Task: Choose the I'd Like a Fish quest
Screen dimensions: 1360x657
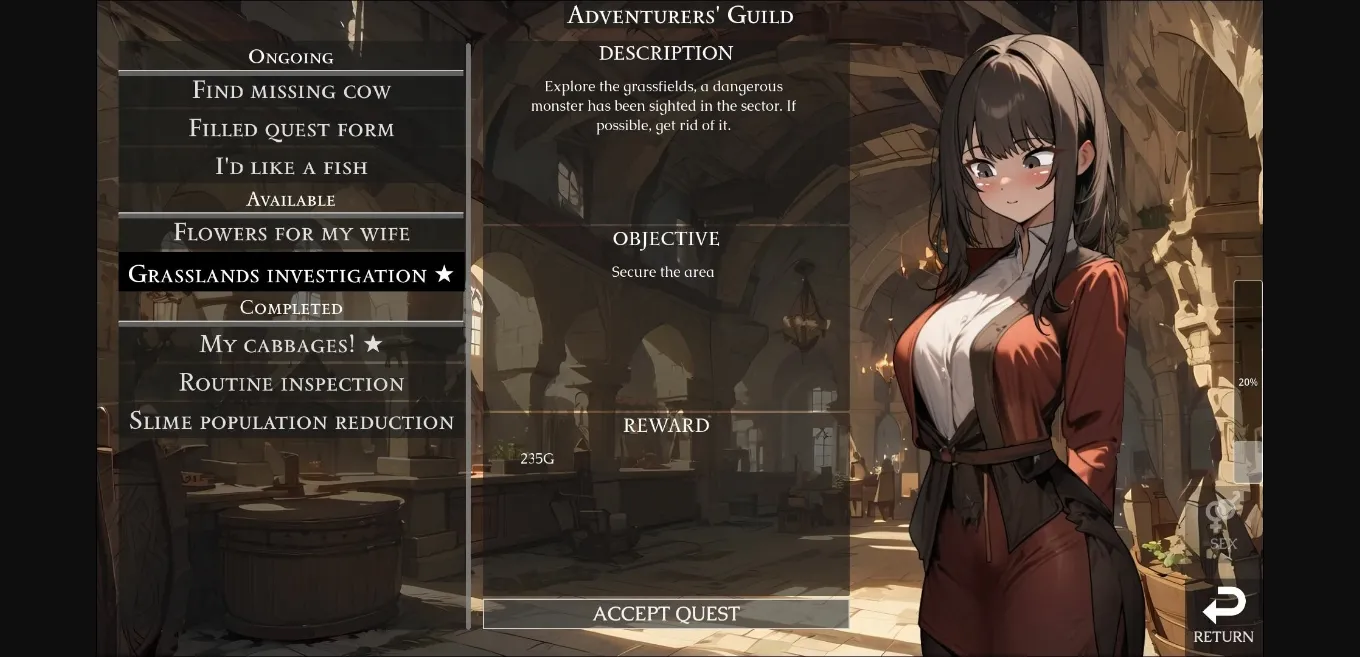Action: click(291, 167)
